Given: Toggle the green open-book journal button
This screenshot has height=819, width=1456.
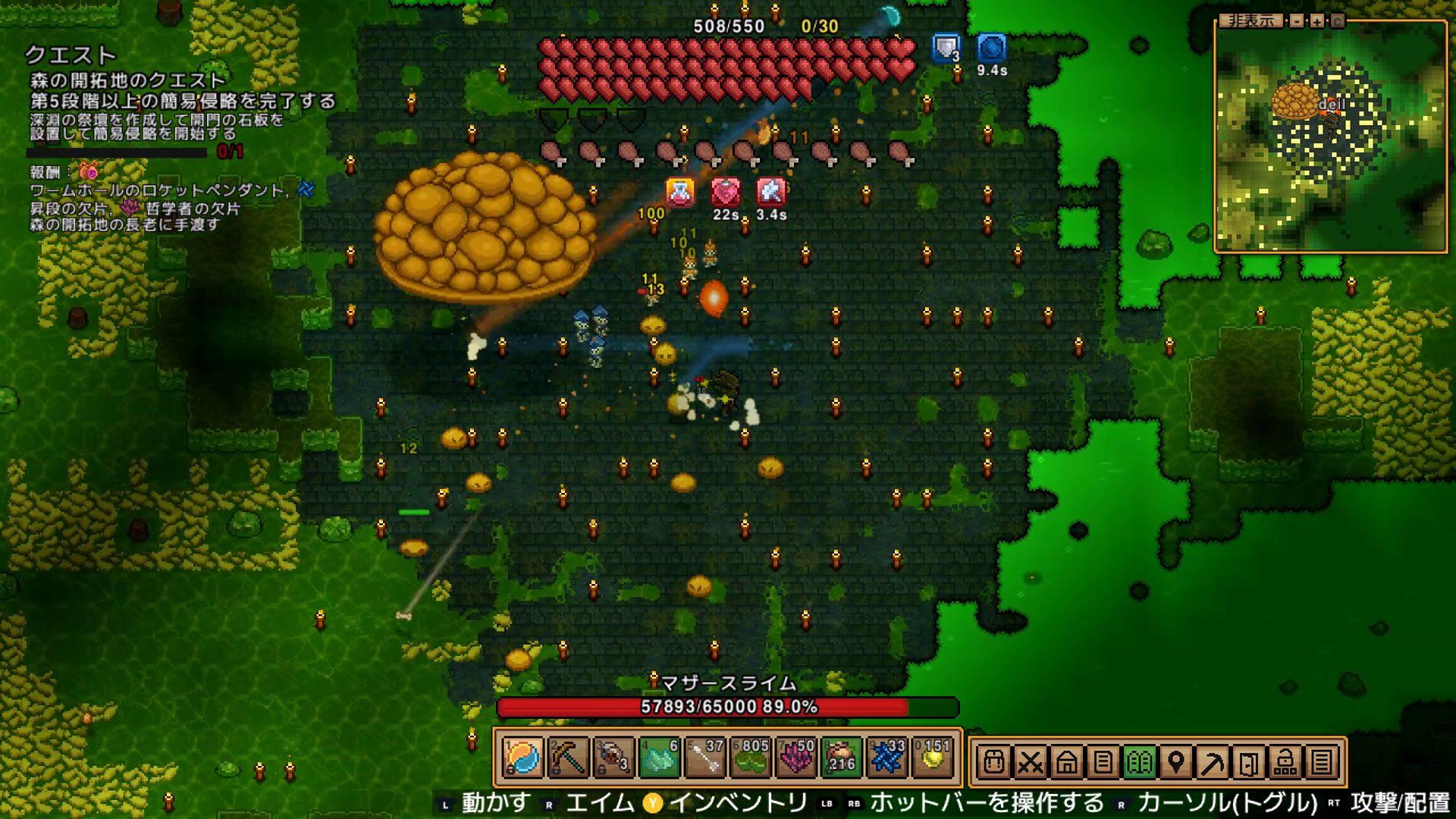Looking at the screenshot, I should click(x=1139, y=762).
